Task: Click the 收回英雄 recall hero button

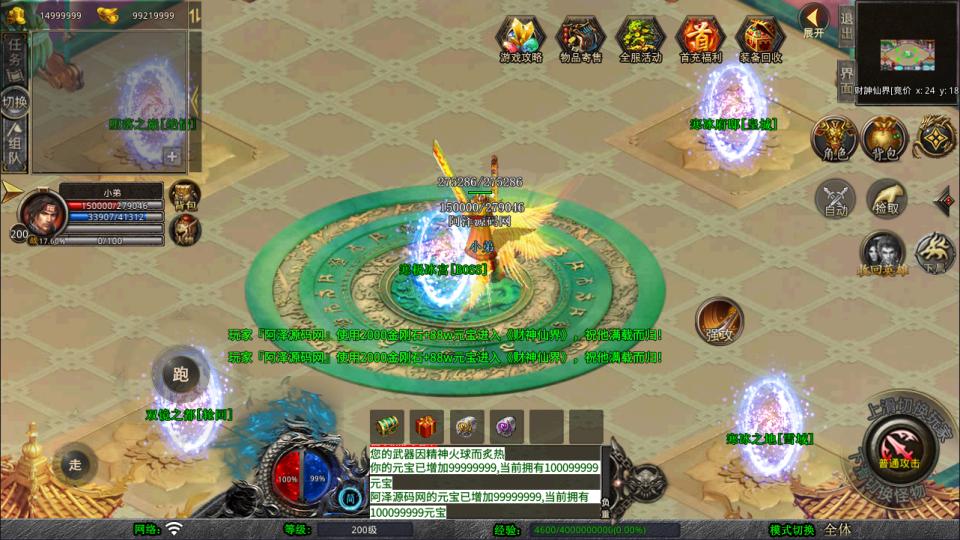Action: coord(881,254)
